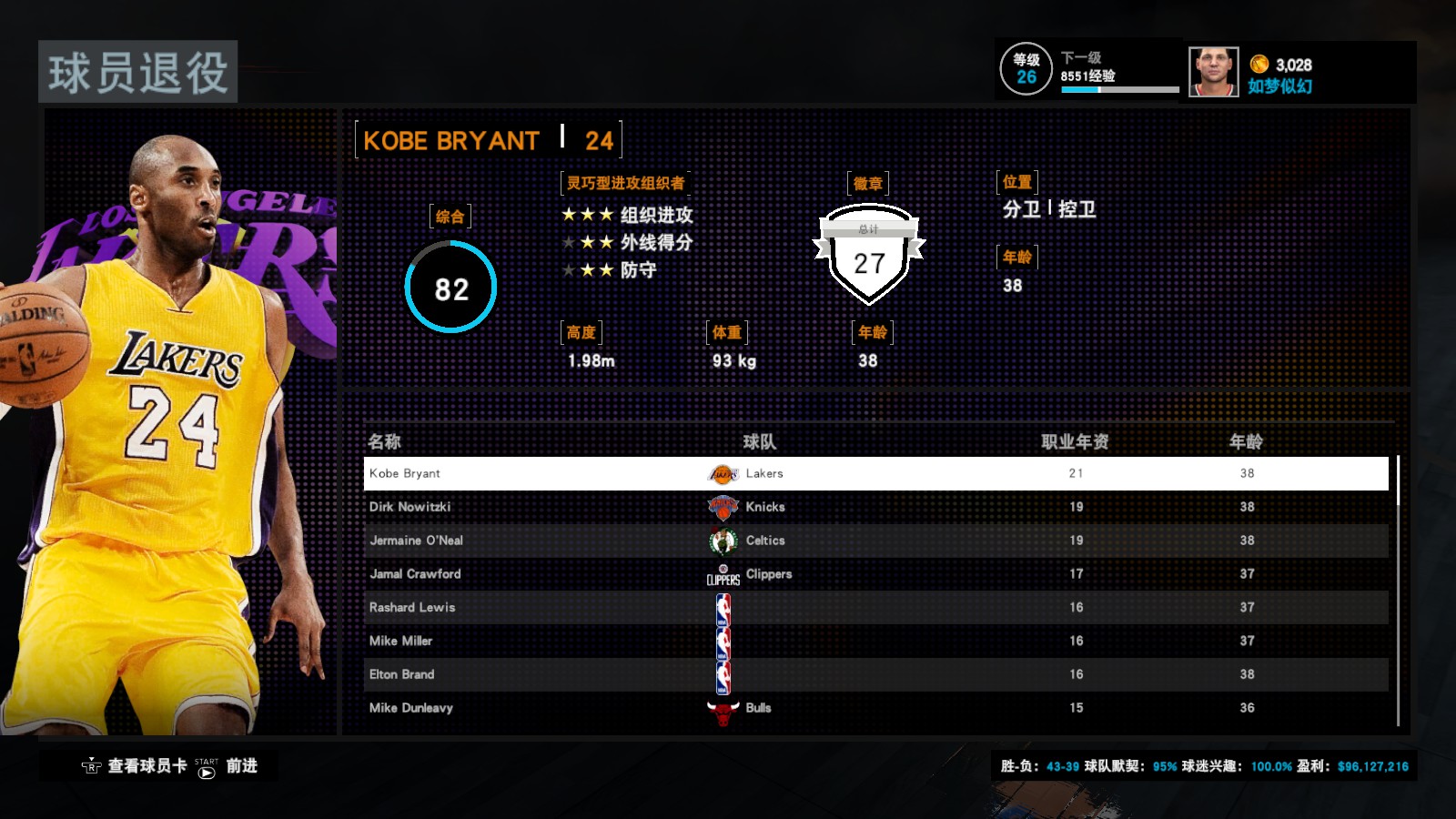Toggle the second star of 外线得分 rating
The height and width of the screenshot is (819, 1456).
click(587, 245)
